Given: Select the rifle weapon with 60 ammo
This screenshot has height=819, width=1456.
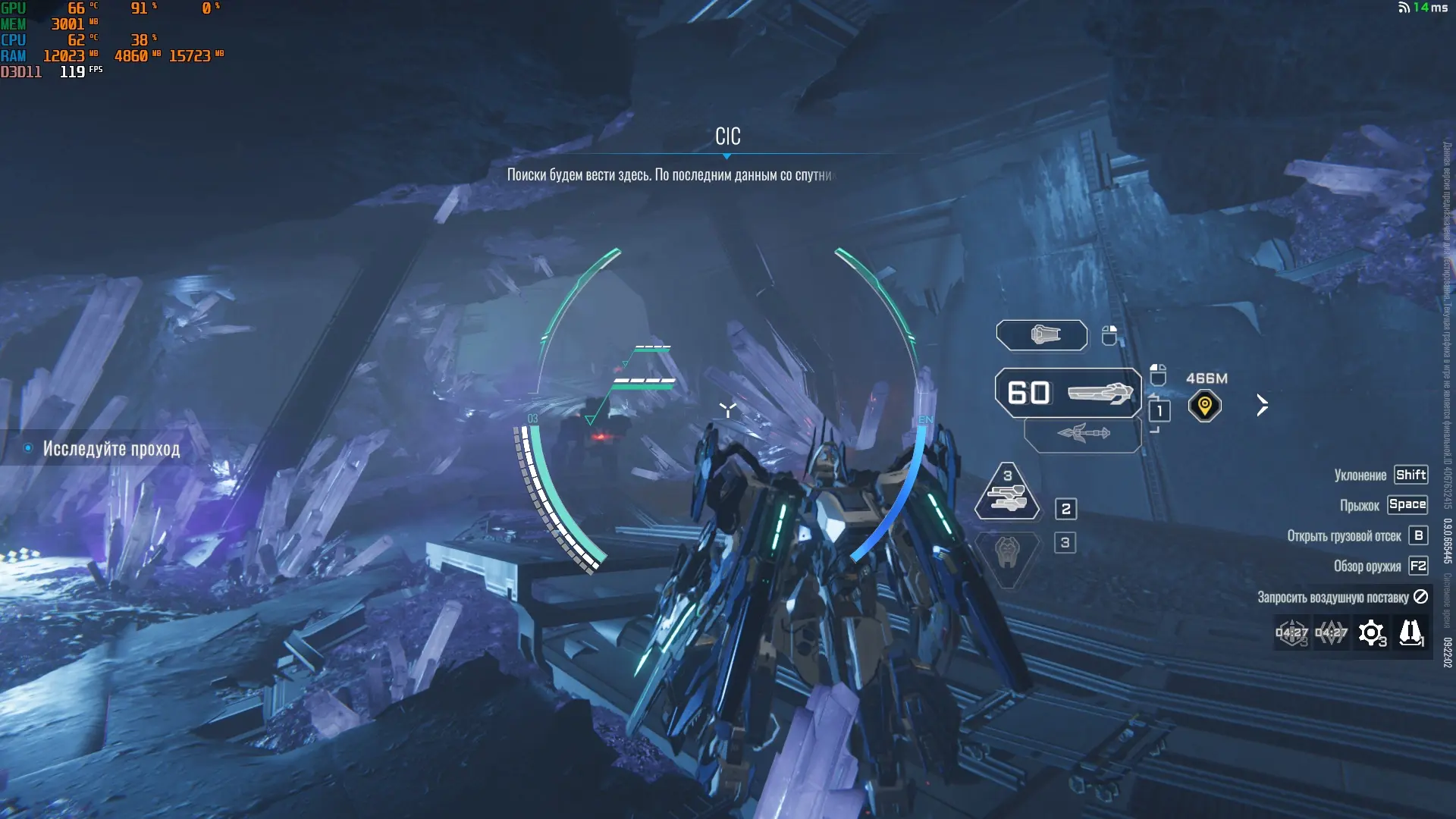Looking at the screenshot, I should coord(1068,393).
